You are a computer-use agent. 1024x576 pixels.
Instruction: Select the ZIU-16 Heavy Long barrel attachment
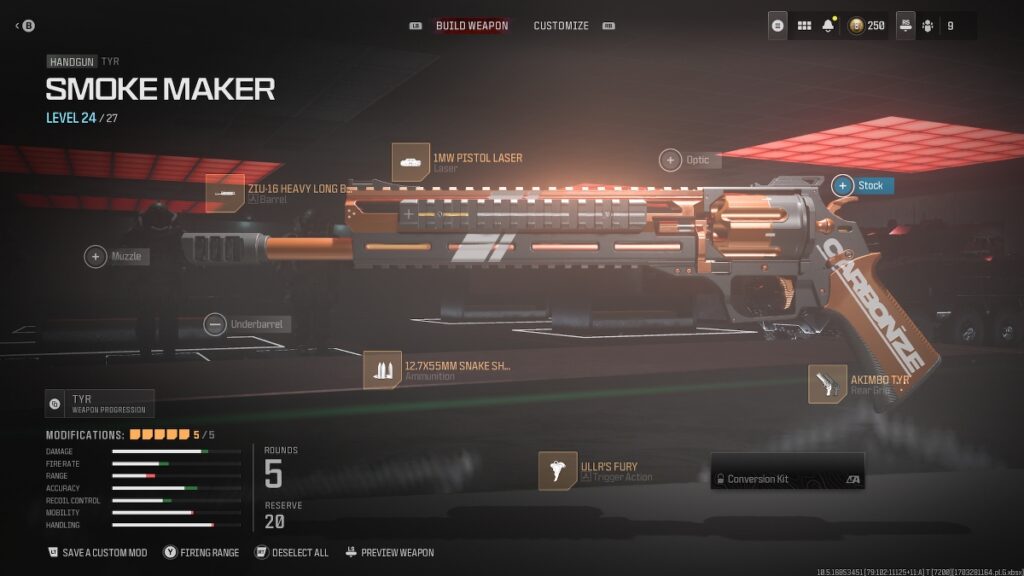[x=225, y=193]
